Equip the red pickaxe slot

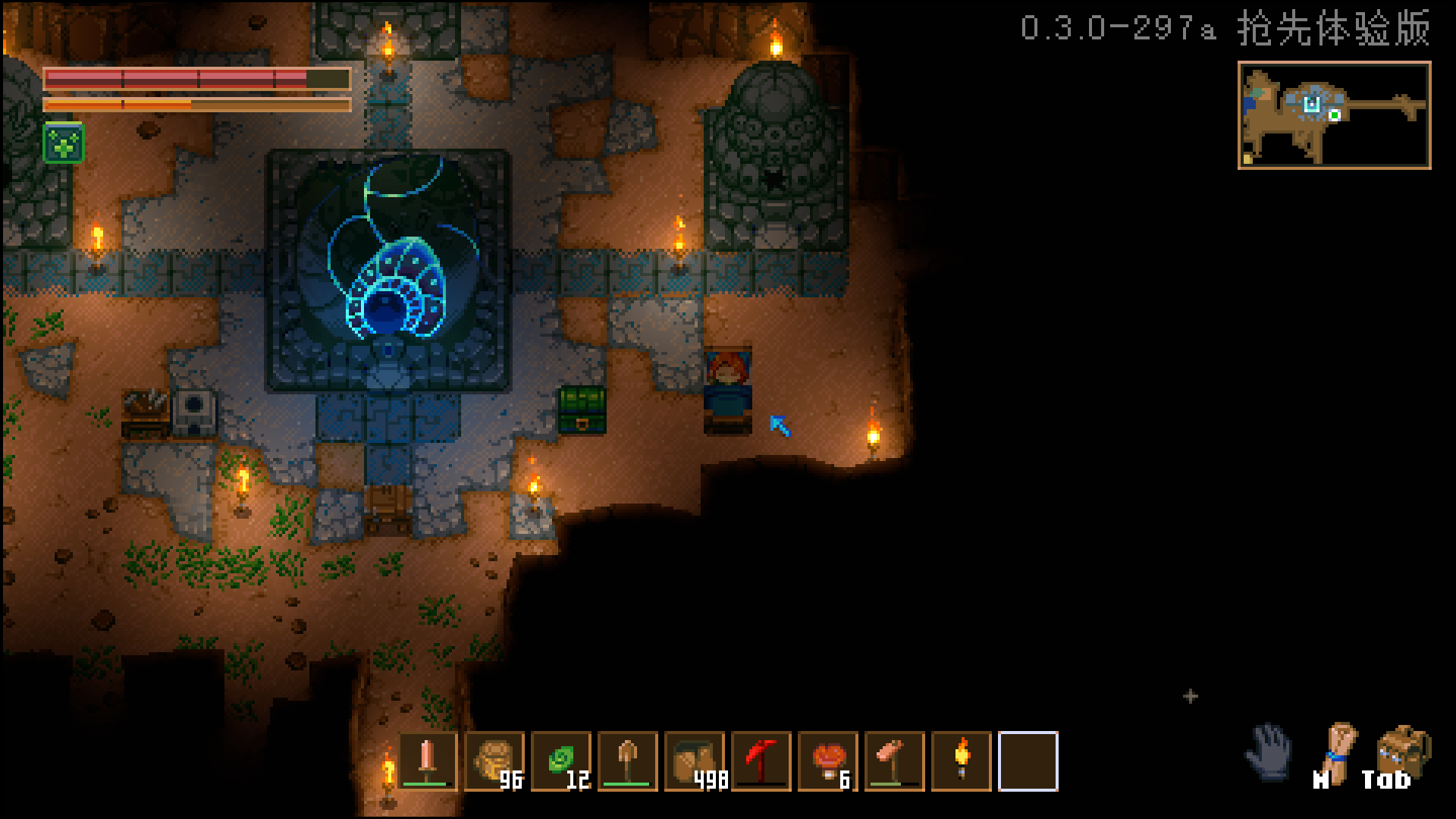point(761,761)
